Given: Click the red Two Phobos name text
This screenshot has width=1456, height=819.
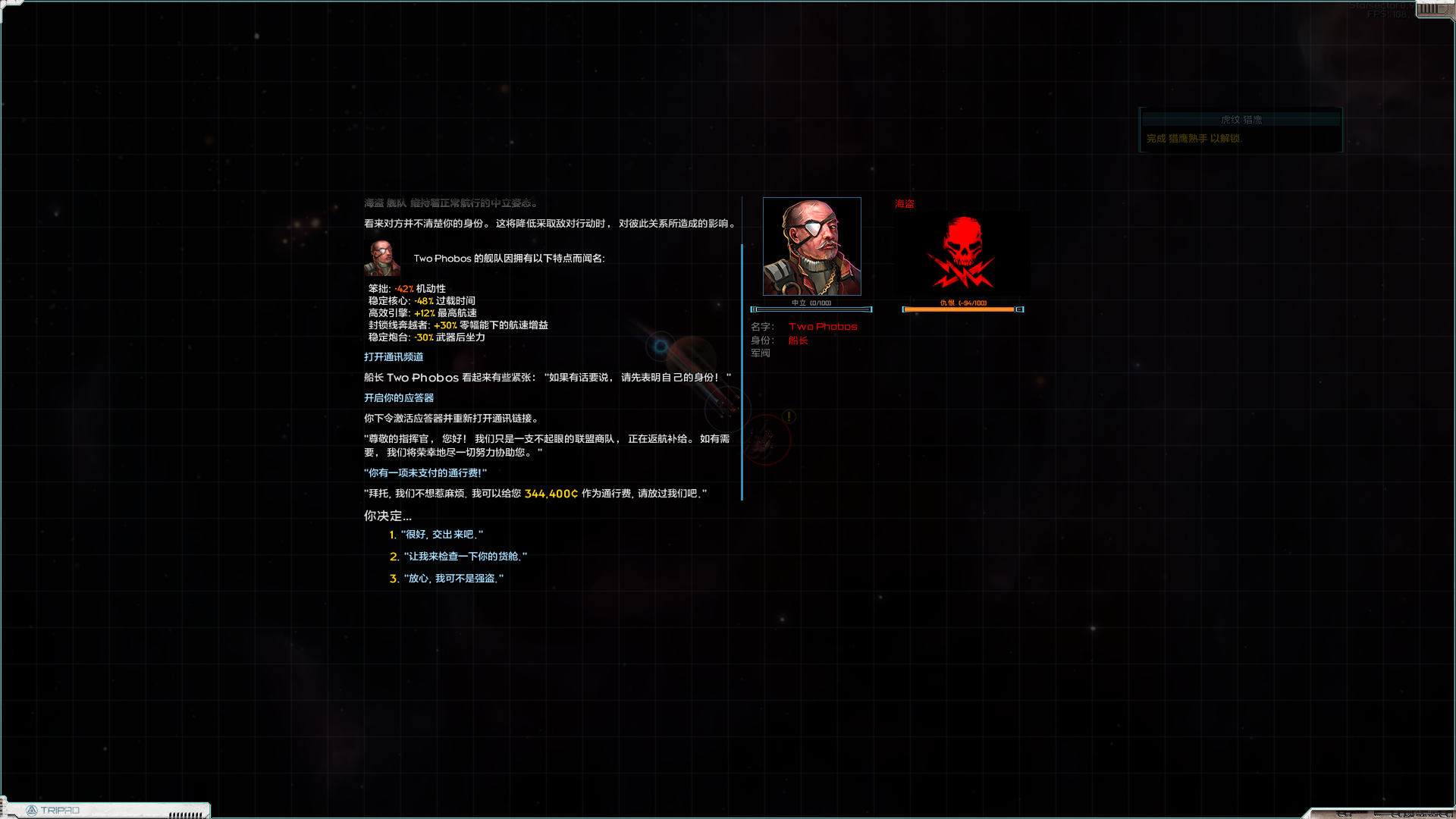Looking at the screenshot, I should pos(823,326).
